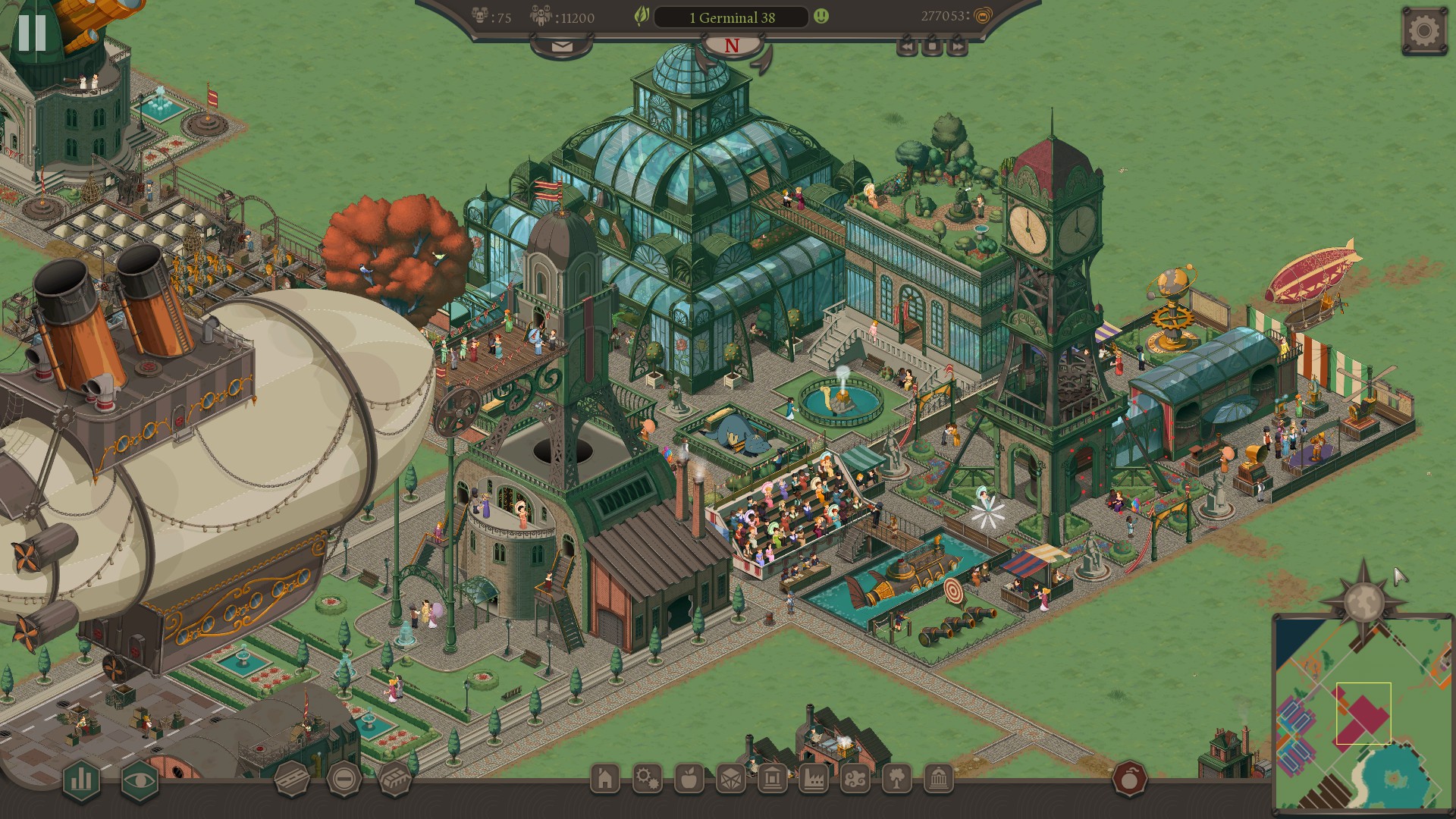Open the house build category
1456x819 pixels.
(x=605, y=779)
